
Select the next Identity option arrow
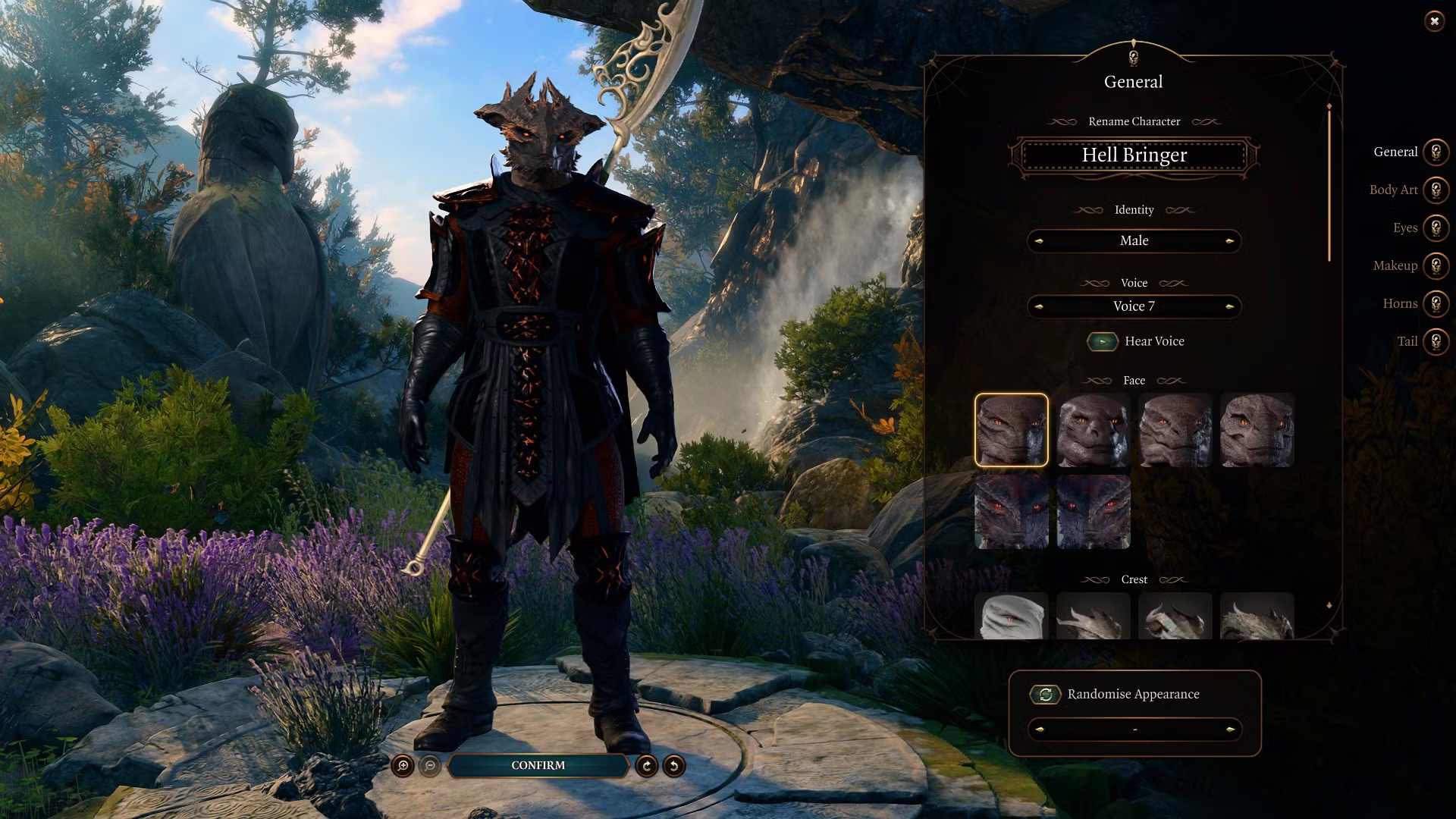[x=1229, y=241]
